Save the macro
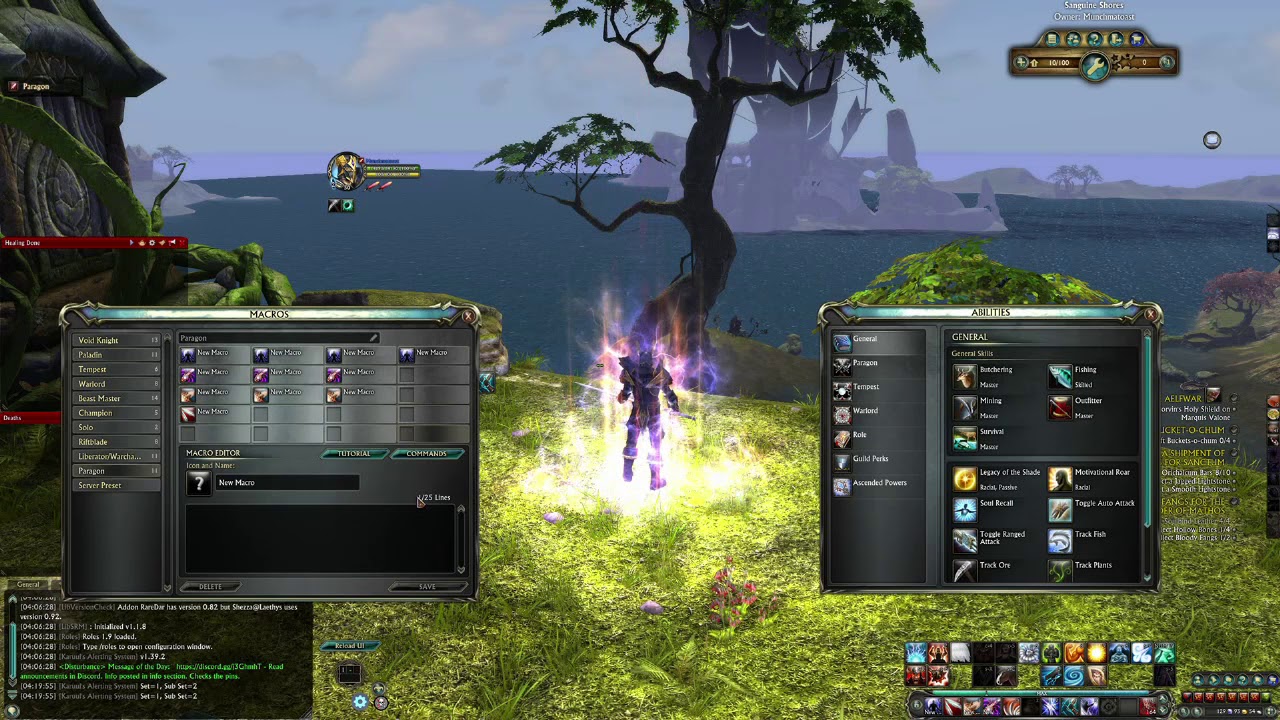 427,587
